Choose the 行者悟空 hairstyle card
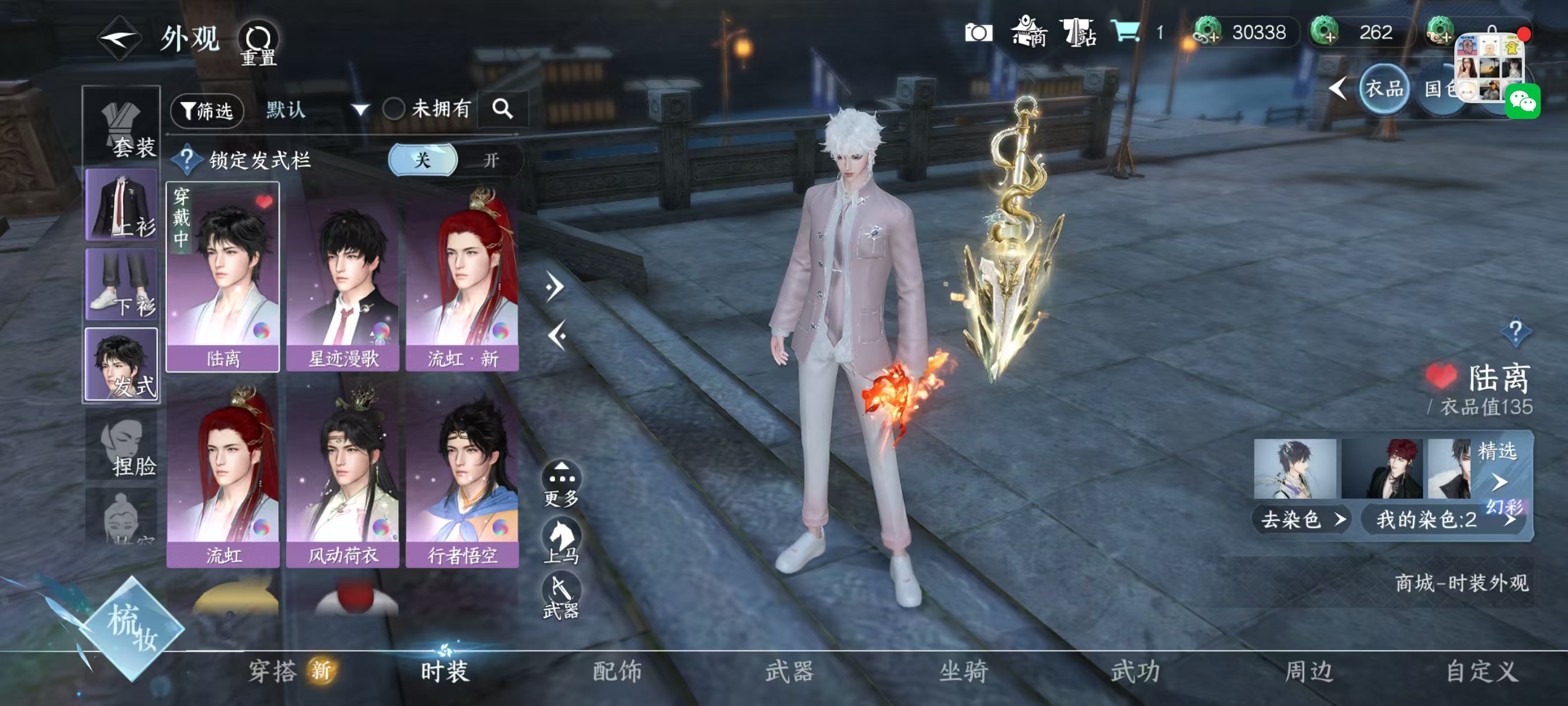Viewport: 1568px width, 706px height. (x=463, y=475)
